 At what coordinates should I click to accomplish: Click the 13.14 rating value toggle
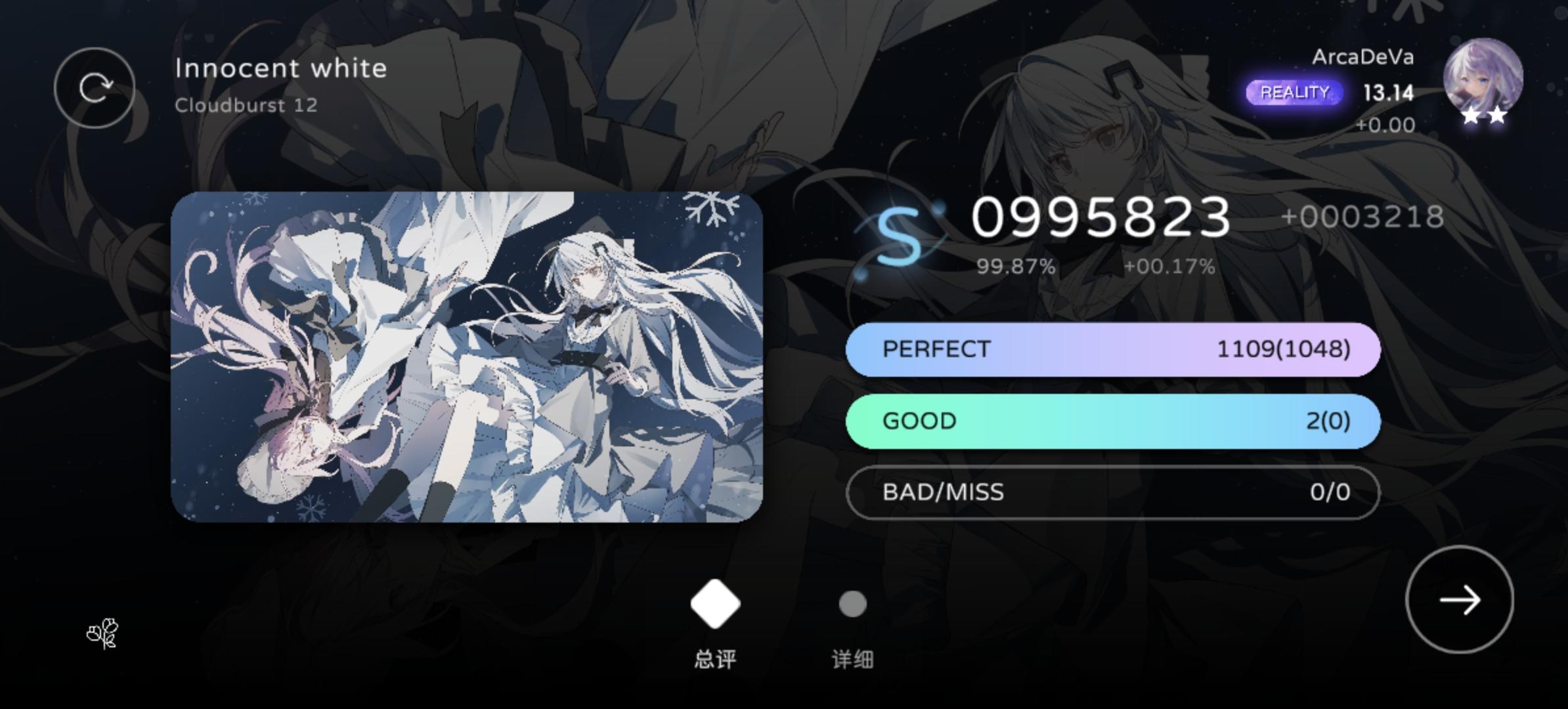[1387, 93]
